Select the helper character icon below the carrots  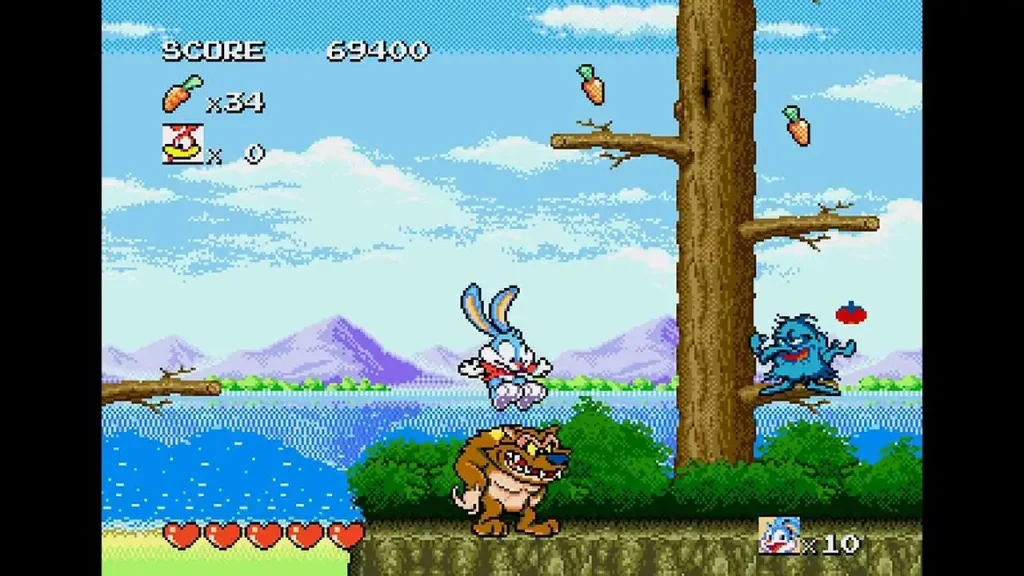point(182,144)
